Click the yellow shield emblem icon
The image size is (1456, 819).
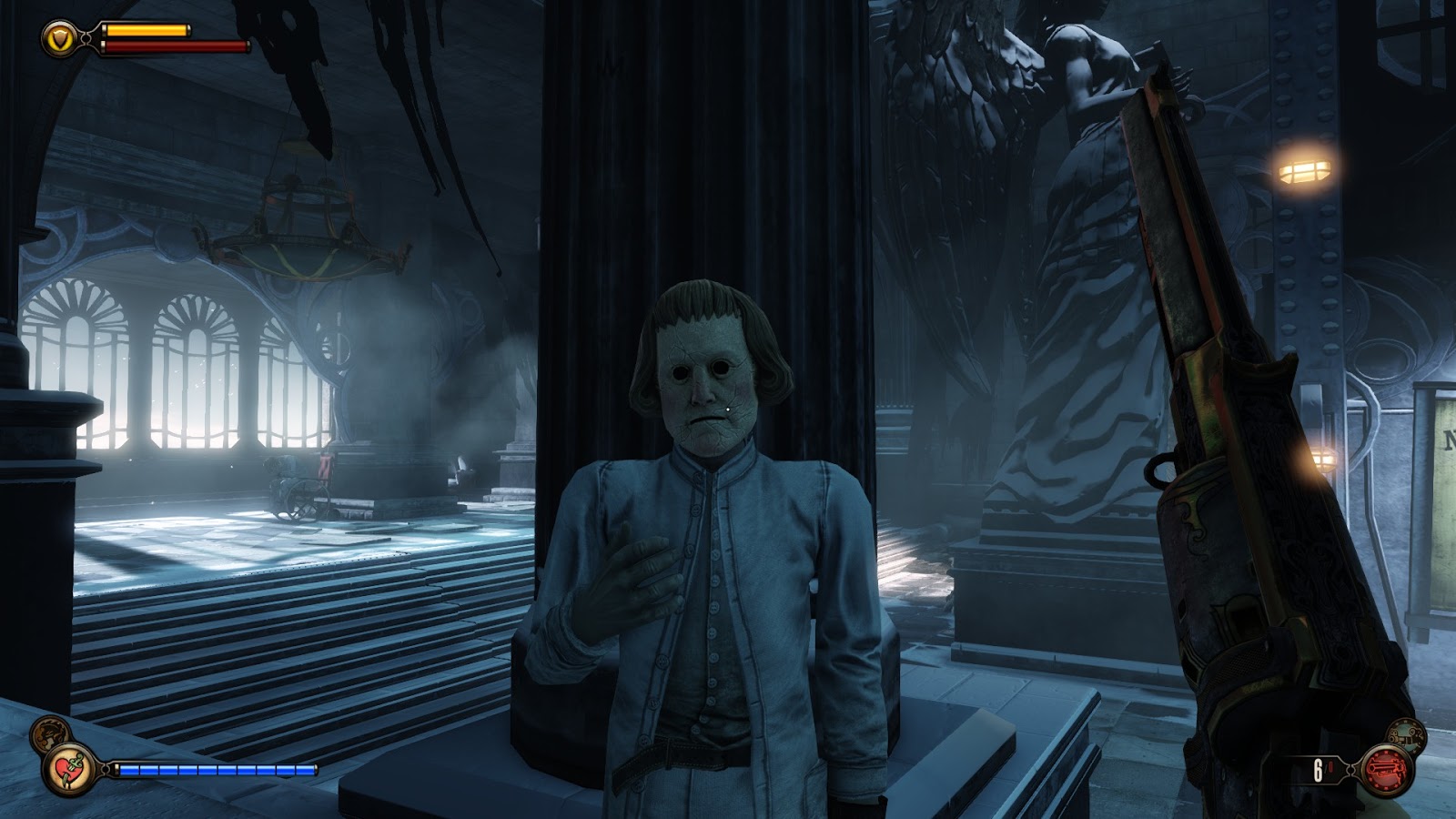coord(58,38)
